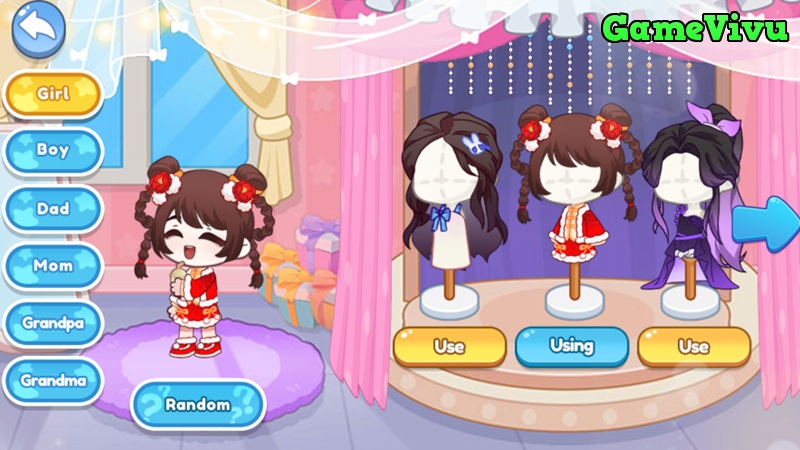Switch to the Boy category
The height and width of the screenshot is (450, 800).
[x=53, y=151]
